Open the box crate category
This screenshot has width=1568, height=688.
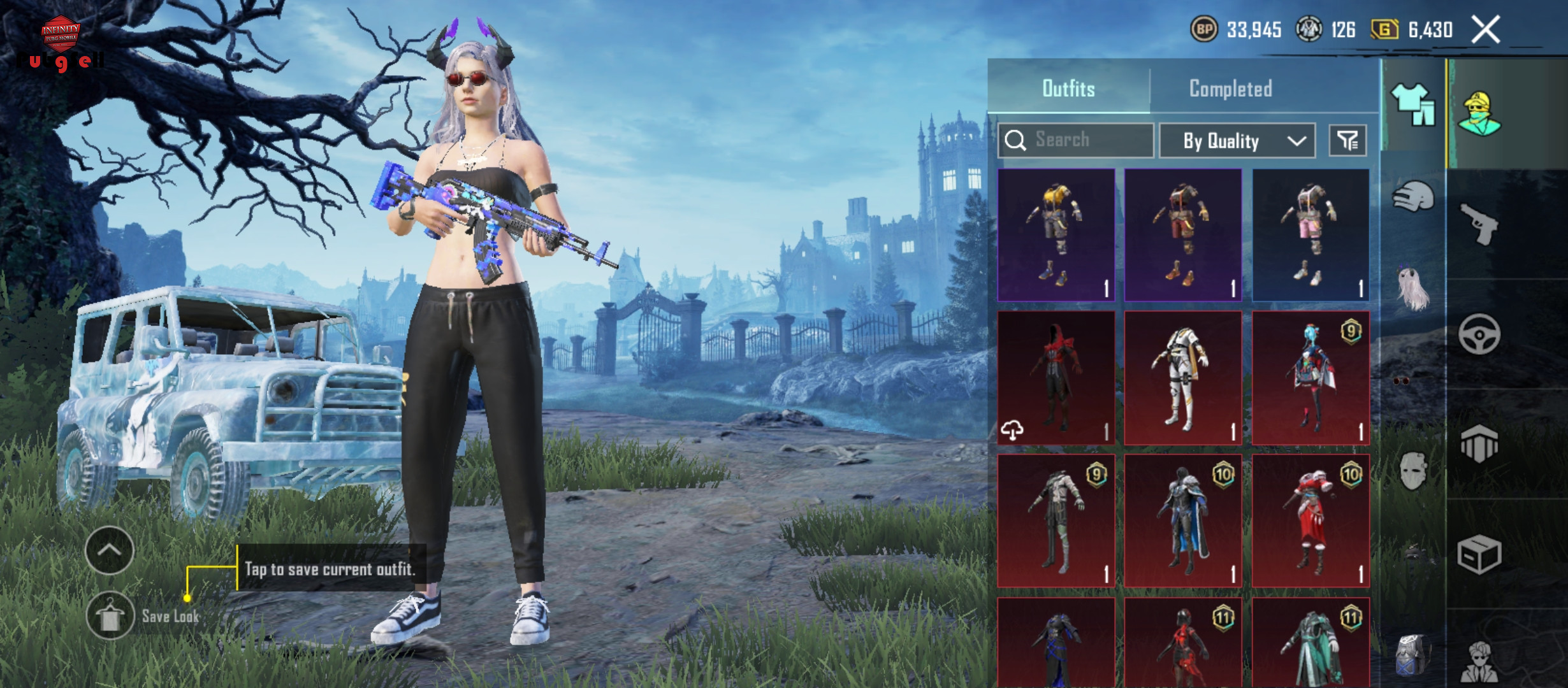[x=1479, y=554]
